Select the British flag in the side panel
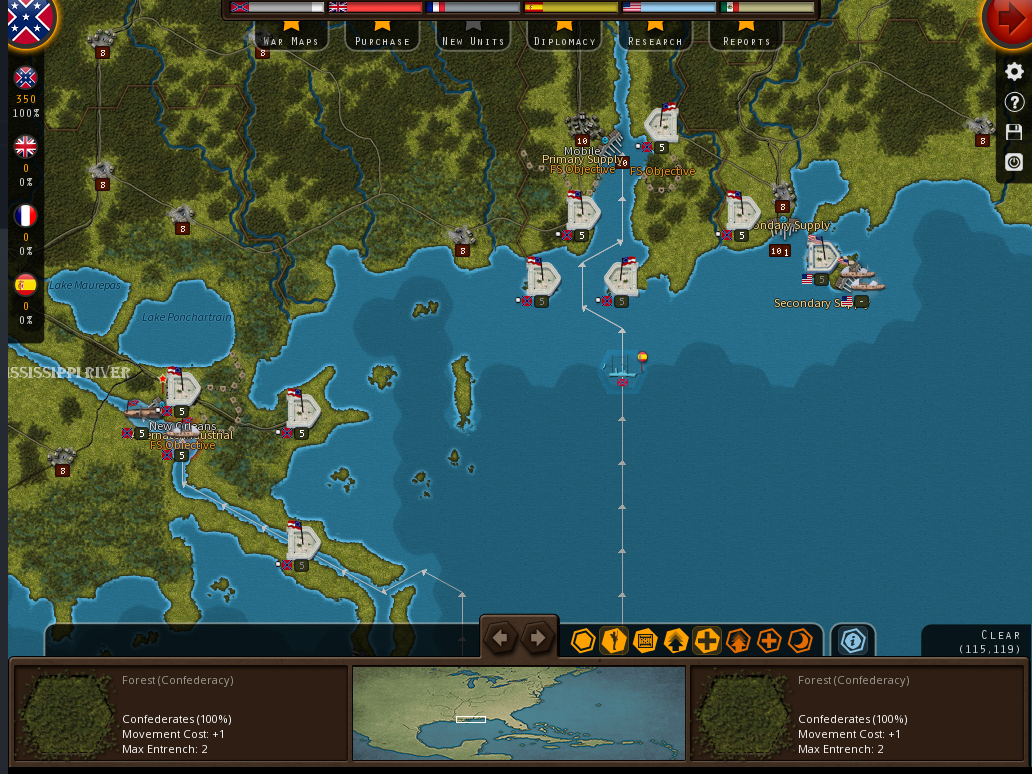 point(25,147)
